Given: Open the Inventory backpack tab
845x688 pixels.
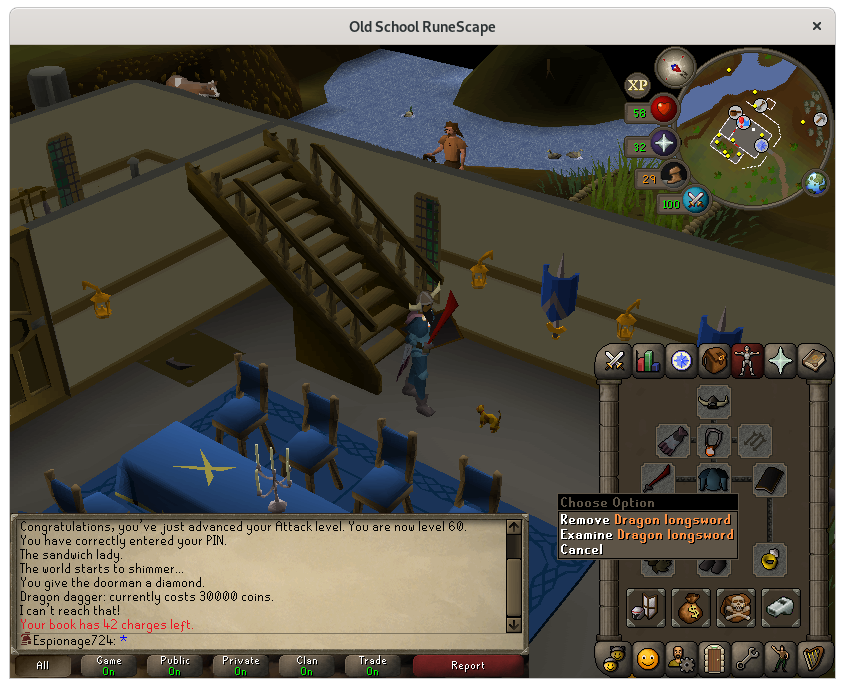Looking at the screenshot, I should pyautogui.click(x=713, y=361).
